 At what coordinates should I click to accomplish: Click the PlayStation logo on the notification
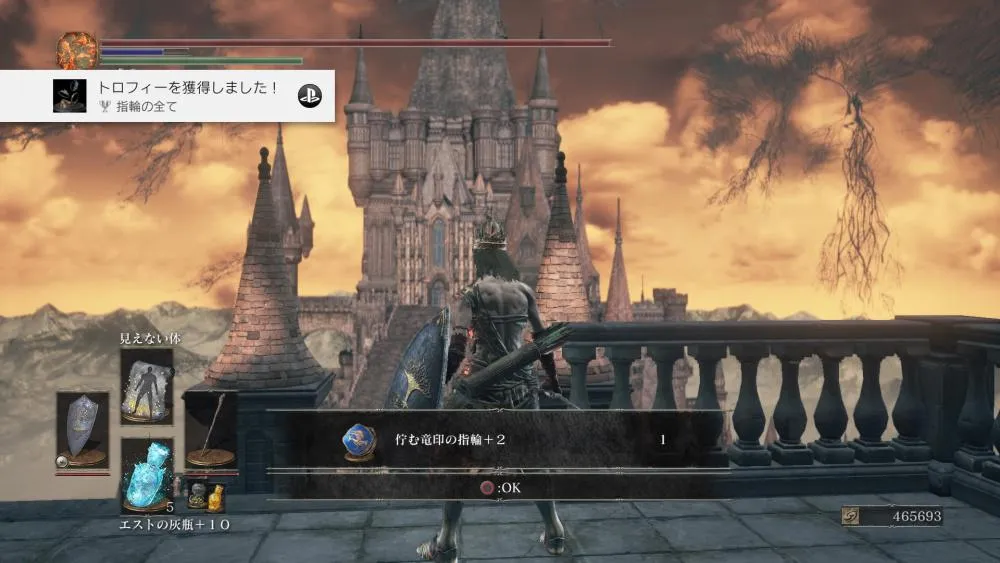pyautogui.click(x=309, y=95)
